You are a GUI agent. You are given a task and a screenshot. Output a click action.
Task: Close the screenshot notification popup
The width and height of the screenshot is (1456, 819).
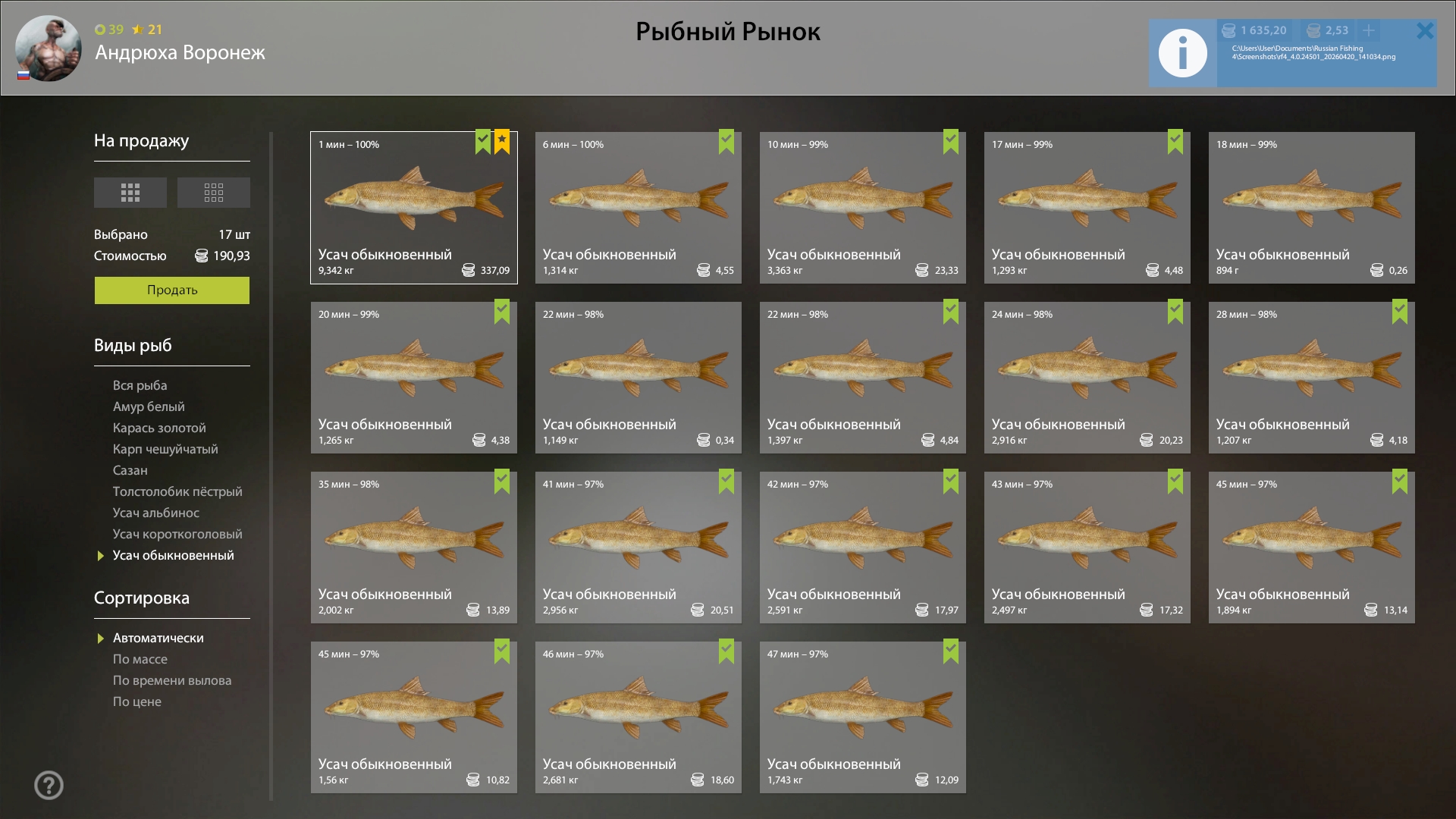[1425, 31]
